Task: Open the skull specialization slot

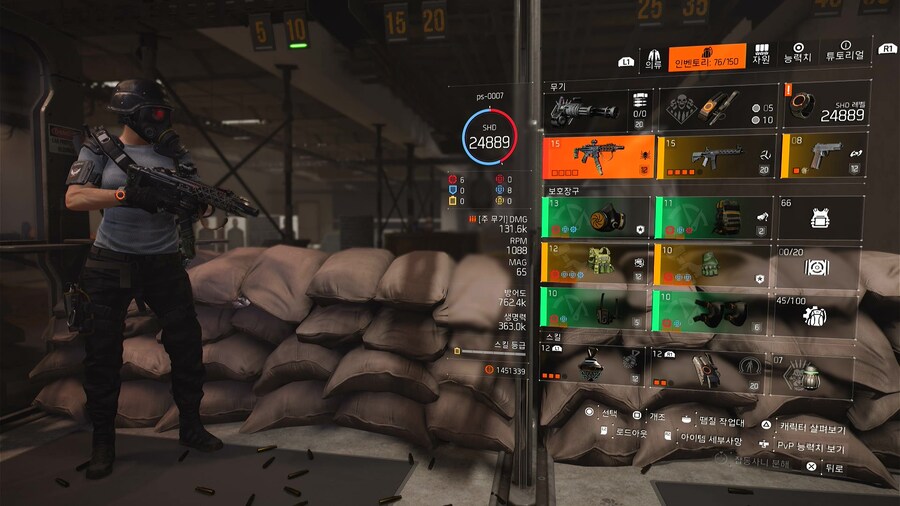Action: coord(716,108)
